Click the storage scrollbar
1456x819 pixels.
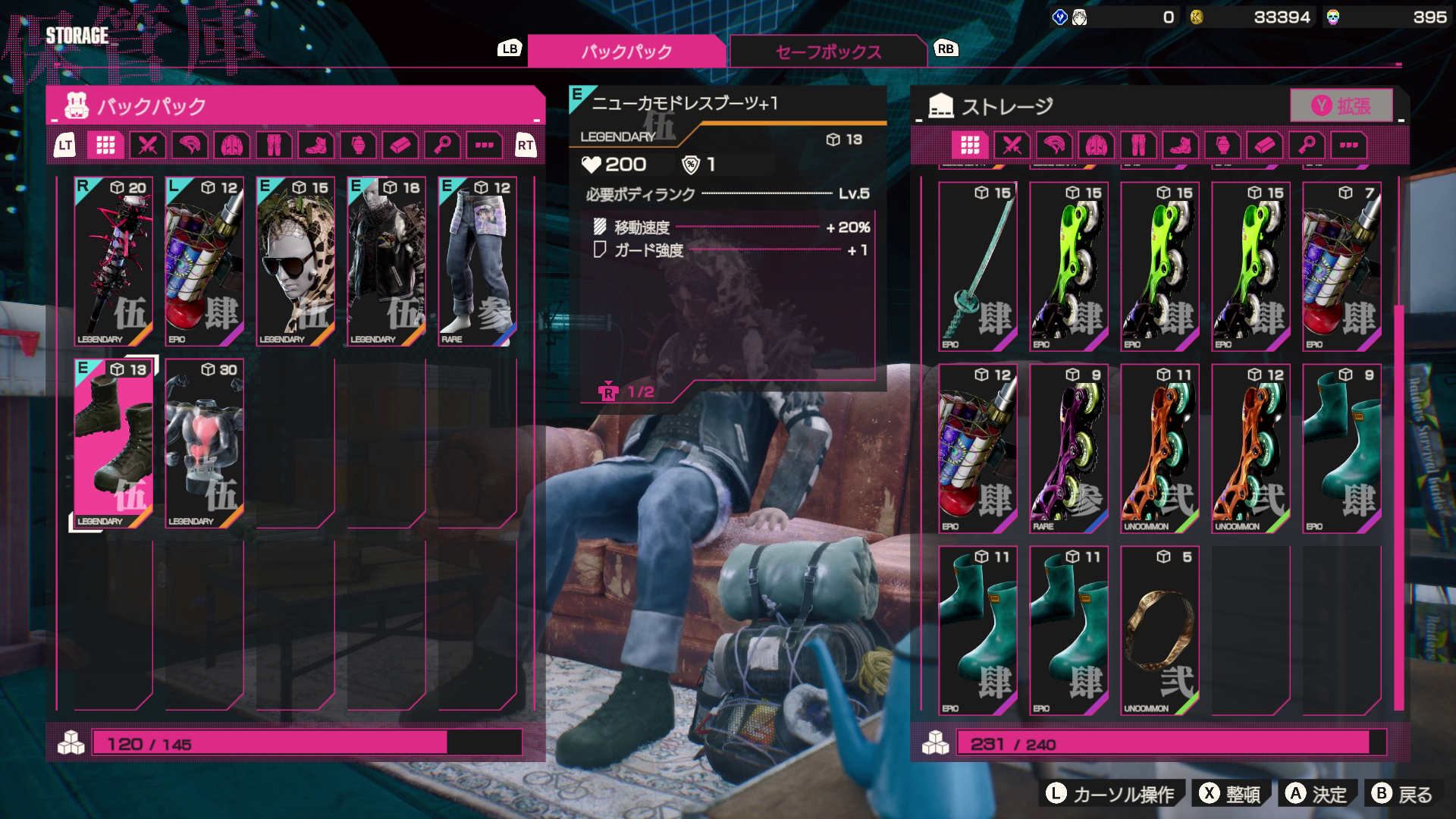pyautogui.click(x=1398, y=507)
